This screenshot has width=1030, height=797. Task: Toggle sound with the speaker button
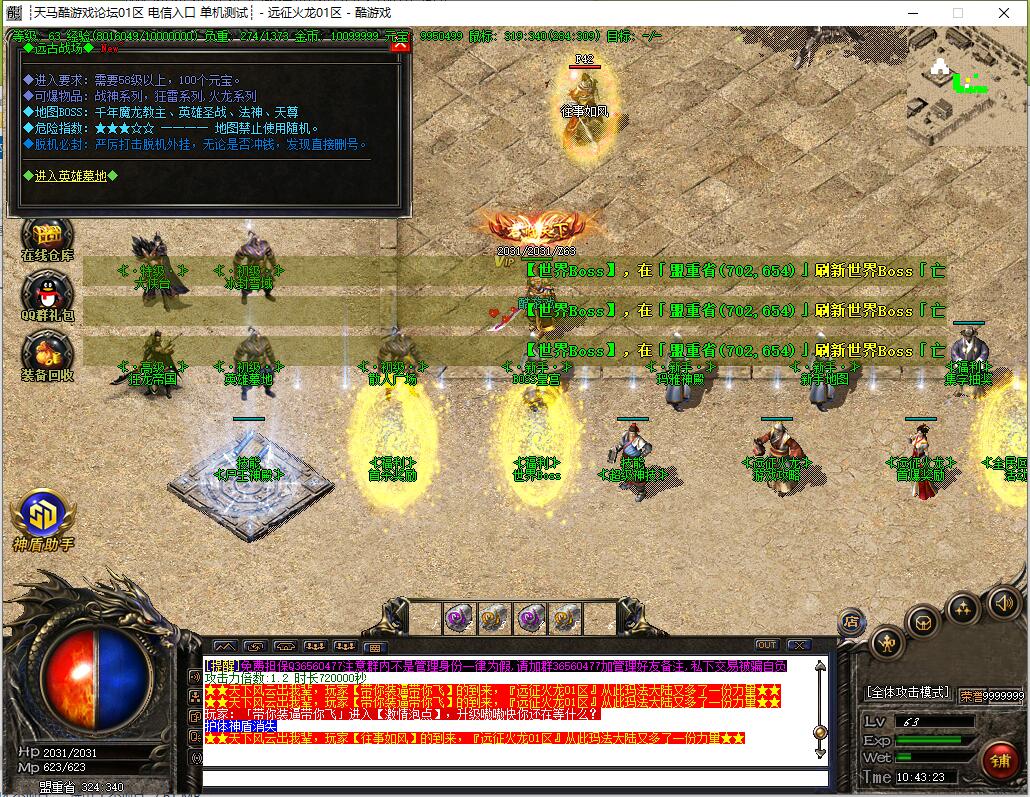(x=1003, y=602)
